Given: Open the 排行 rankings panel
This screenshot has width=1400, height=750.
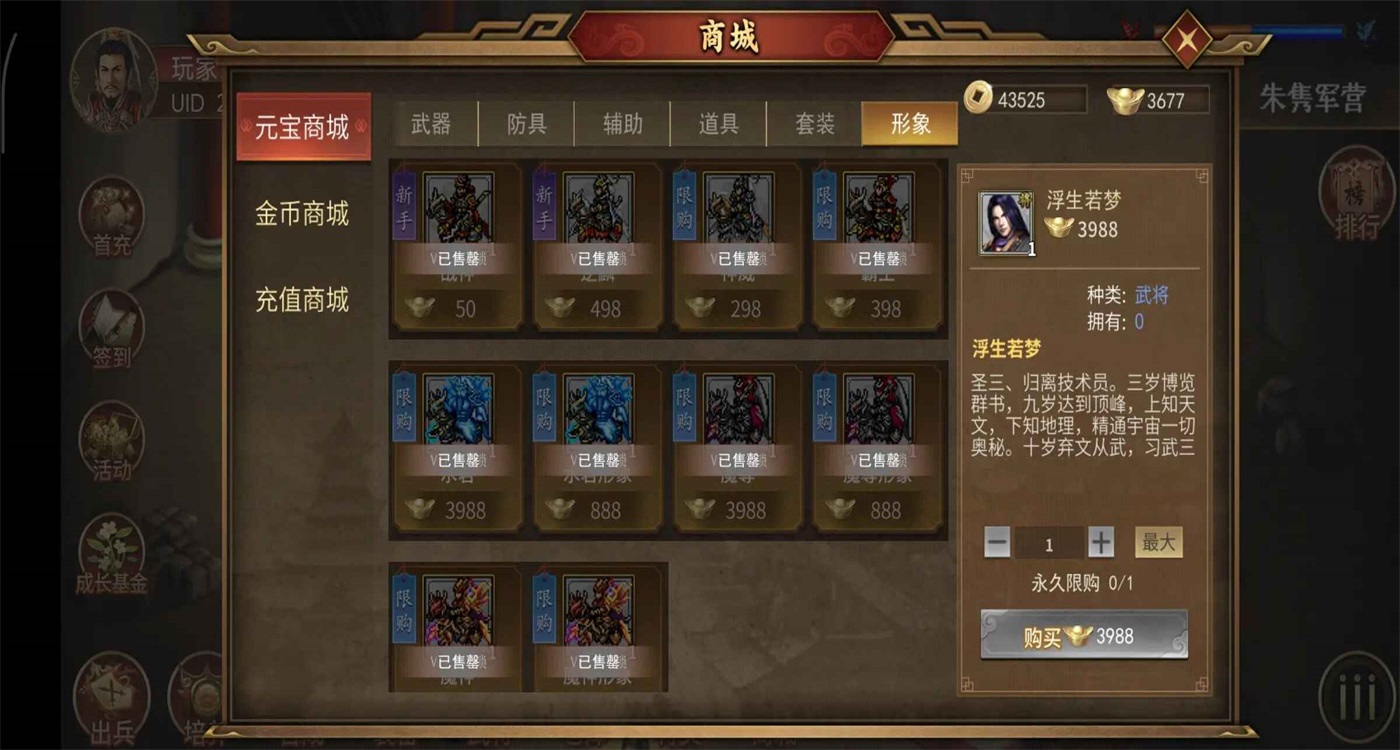Looking at the screenshot, I should click(x=1357, y=195).
